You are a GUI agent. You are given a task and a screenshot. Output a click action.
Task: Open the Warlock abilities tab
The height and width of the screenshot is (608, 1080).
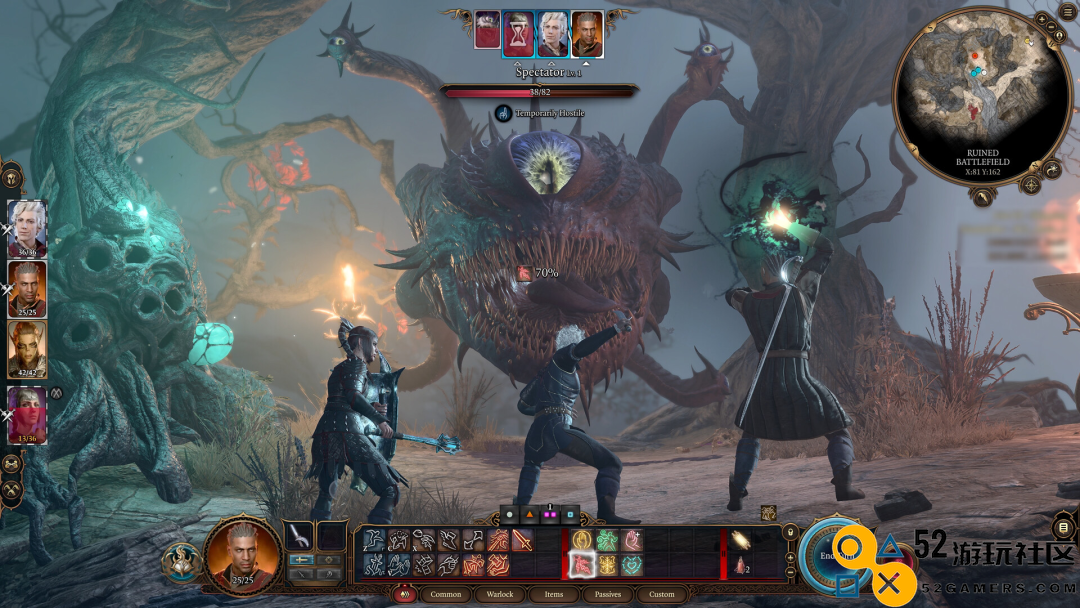pyautogui.click(x=500, y=594)
